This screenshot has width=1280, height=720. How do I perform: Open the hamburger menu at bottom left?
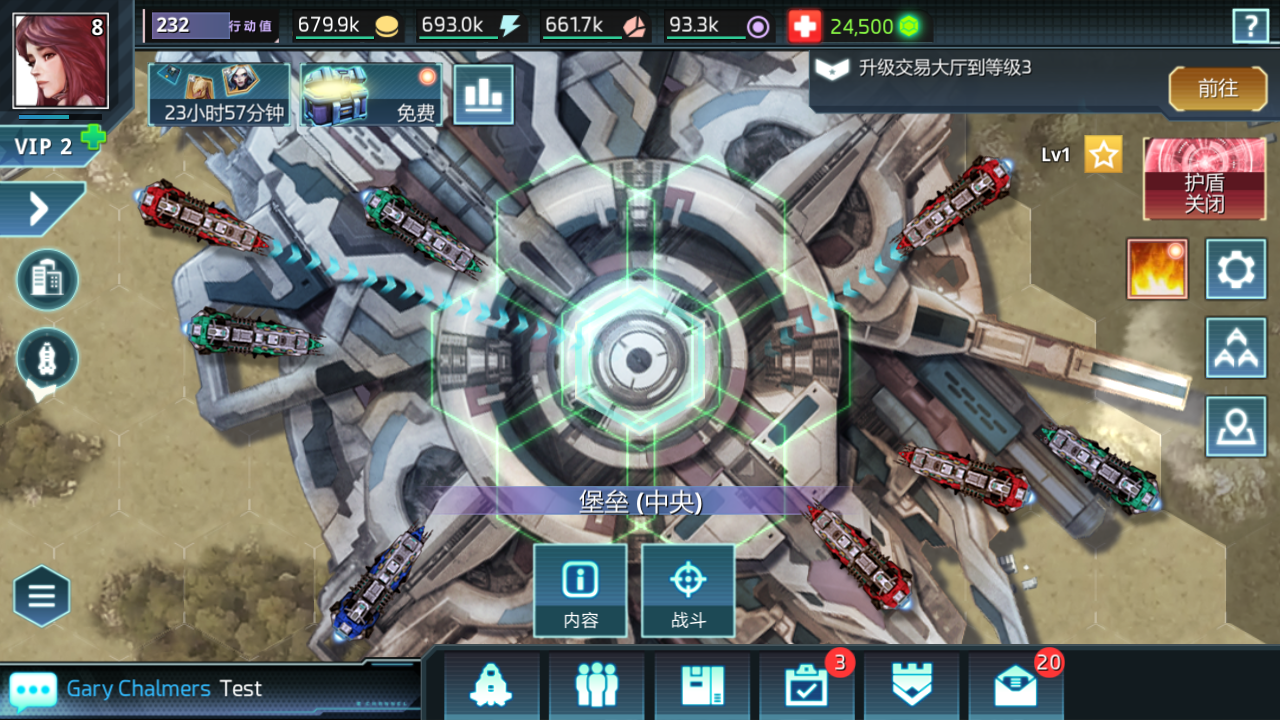(x=41, y=596)
